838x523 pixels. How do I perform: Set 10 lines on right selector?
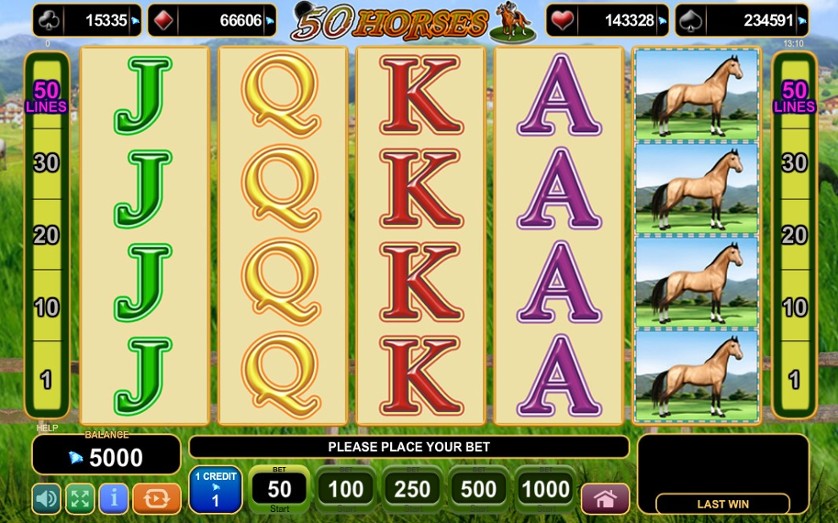click(x=794, y=307)
